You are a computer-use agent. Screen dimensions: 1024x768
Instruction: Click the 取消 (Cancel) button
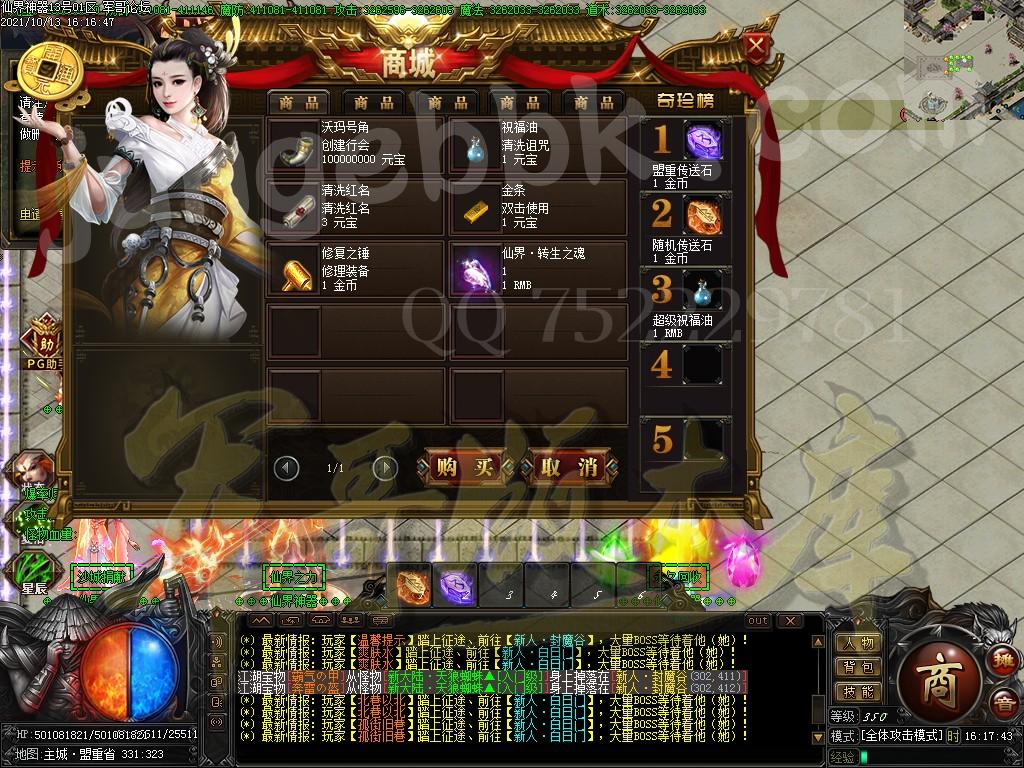[568, 466]
